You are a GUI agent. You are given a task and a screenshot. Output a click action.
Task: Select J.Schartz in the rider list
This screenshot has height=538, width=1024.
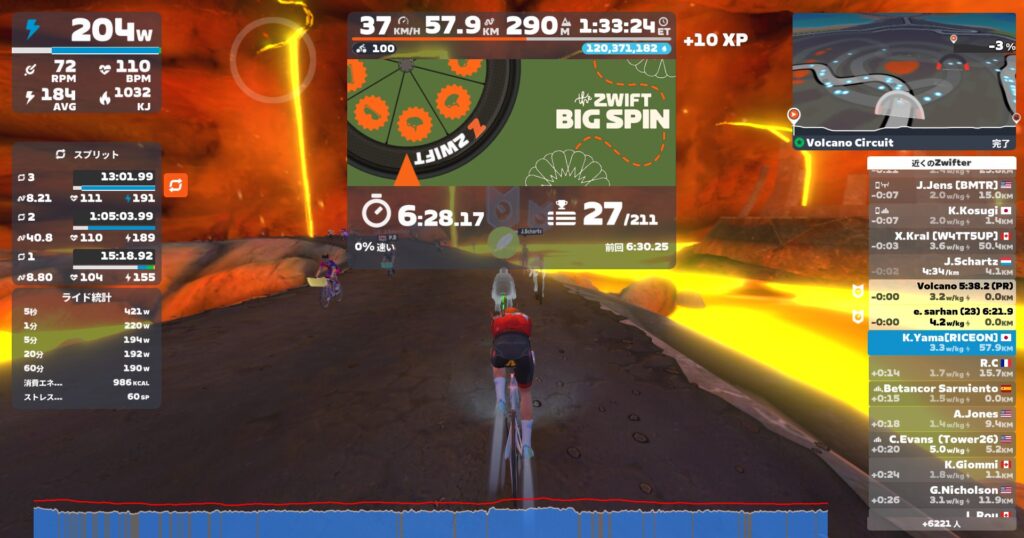(940, 266)
